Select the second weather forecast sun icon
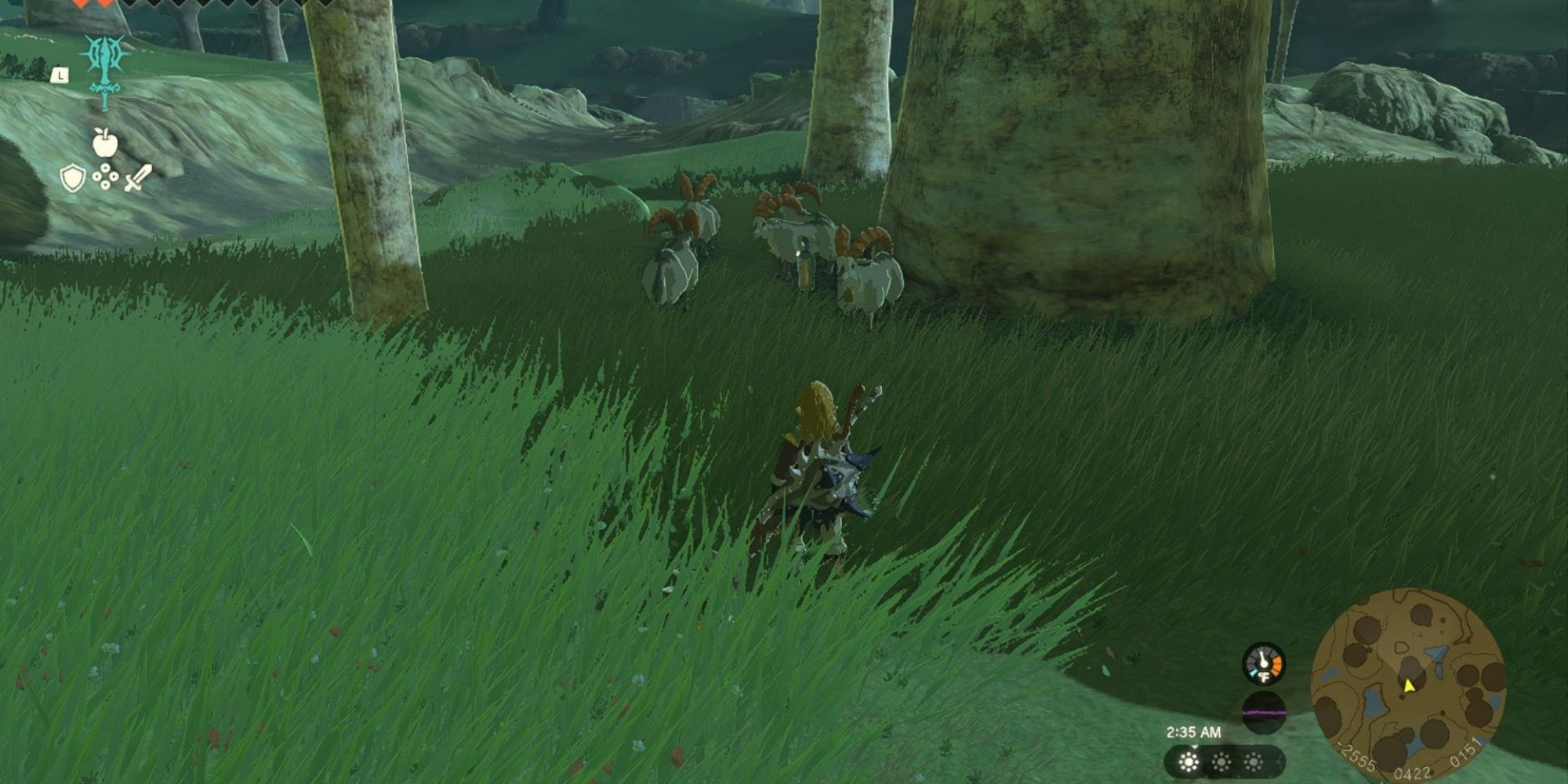This screenshot has width=1568, height=784. pyautogui.click(x=1221, y=761)
